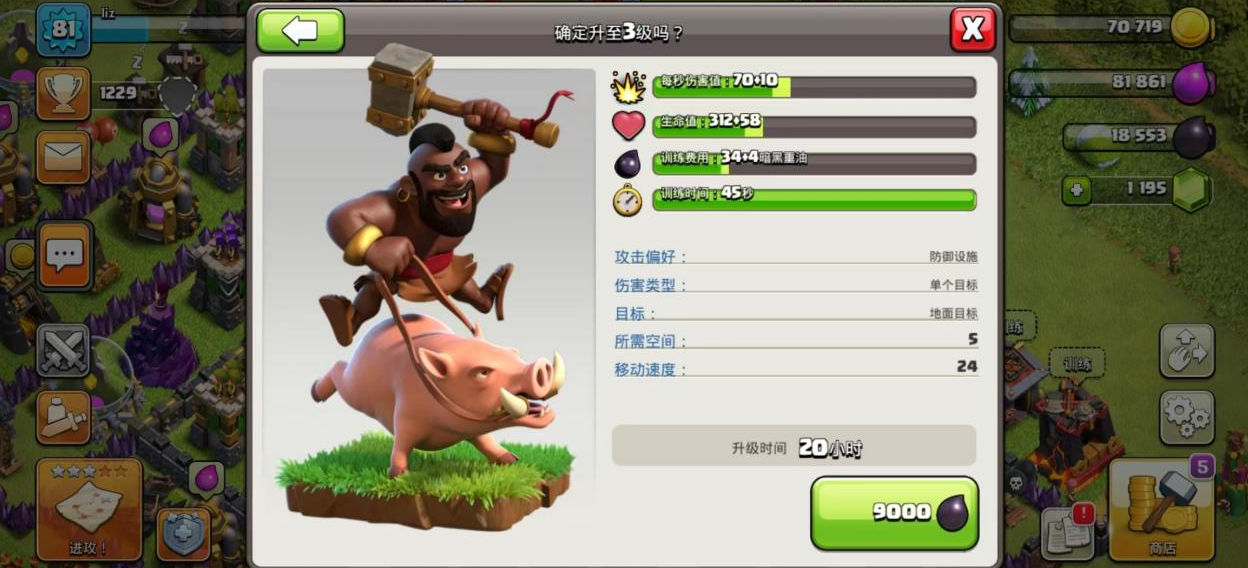
Task: Click the level 81 experience badge
Action: click(x=63, y=29)
